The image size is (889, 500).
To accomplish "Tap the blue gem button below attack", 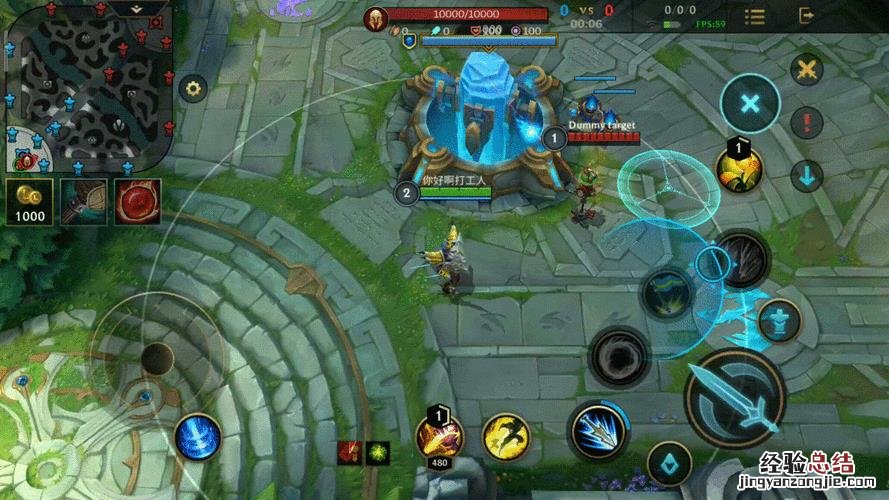I will pyautogui.click(x=669, y=465).
